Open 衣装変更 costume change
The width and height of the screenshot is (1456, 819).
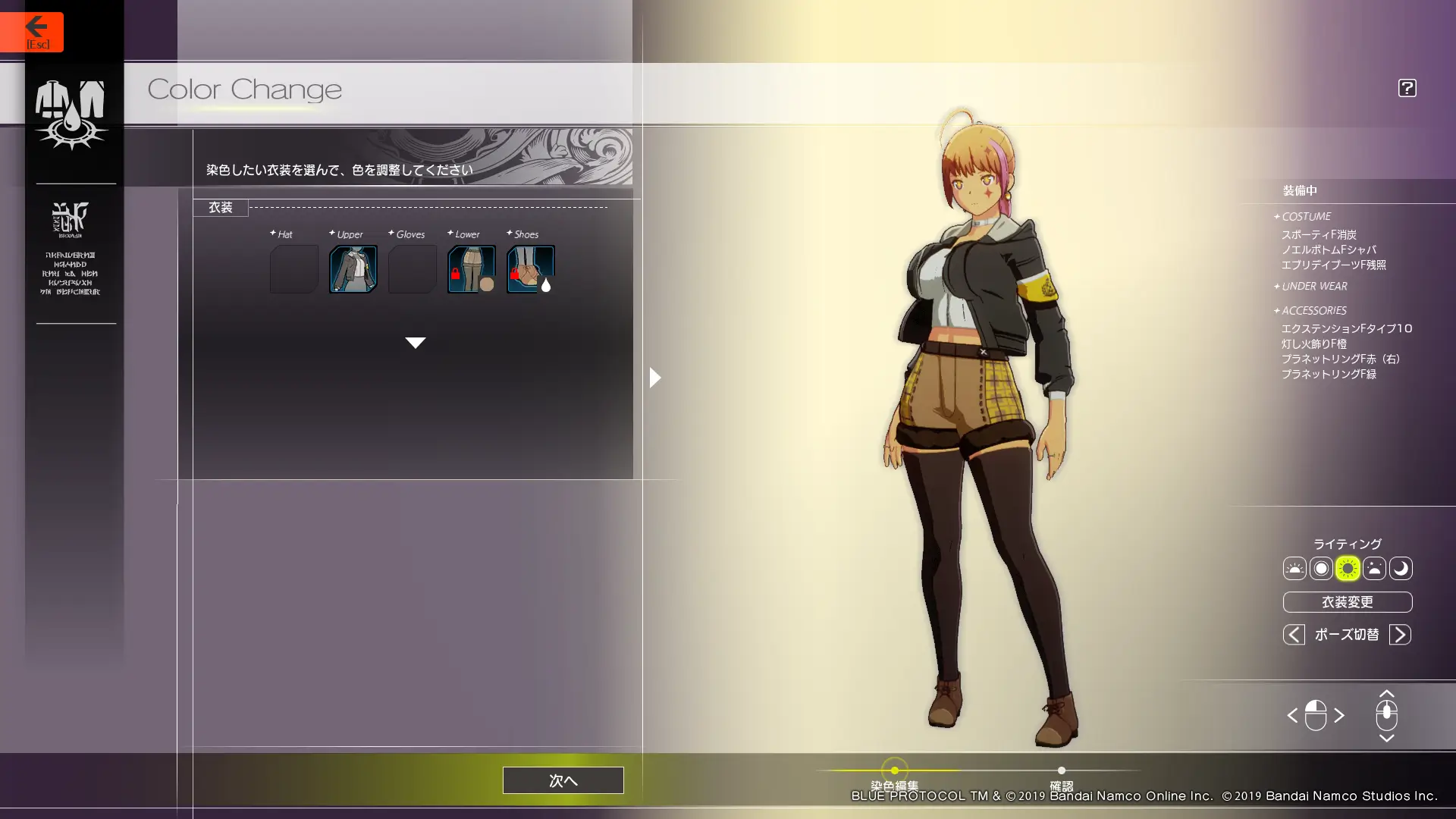tap(1347, 602)
